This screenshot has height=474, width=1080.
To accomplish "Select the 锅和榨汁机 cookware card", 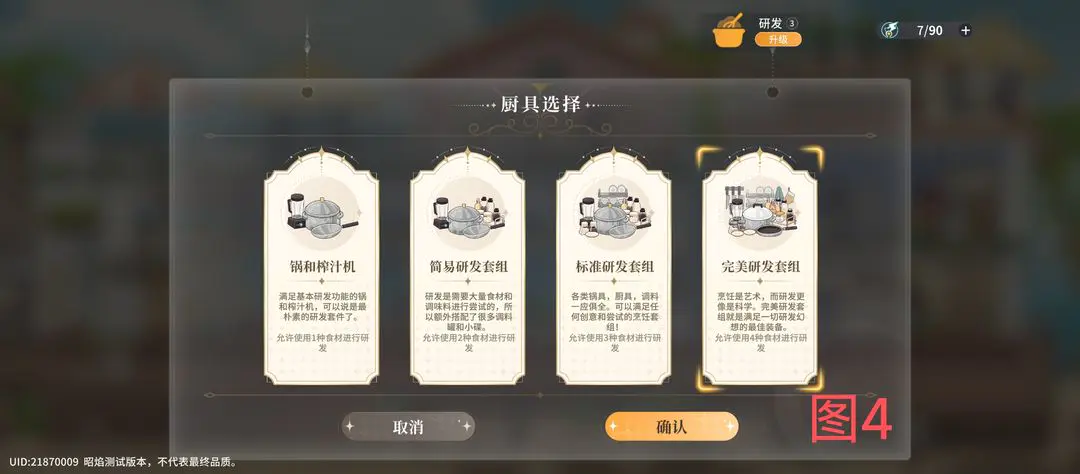I will pyautogui.click(x=321, y=267).
